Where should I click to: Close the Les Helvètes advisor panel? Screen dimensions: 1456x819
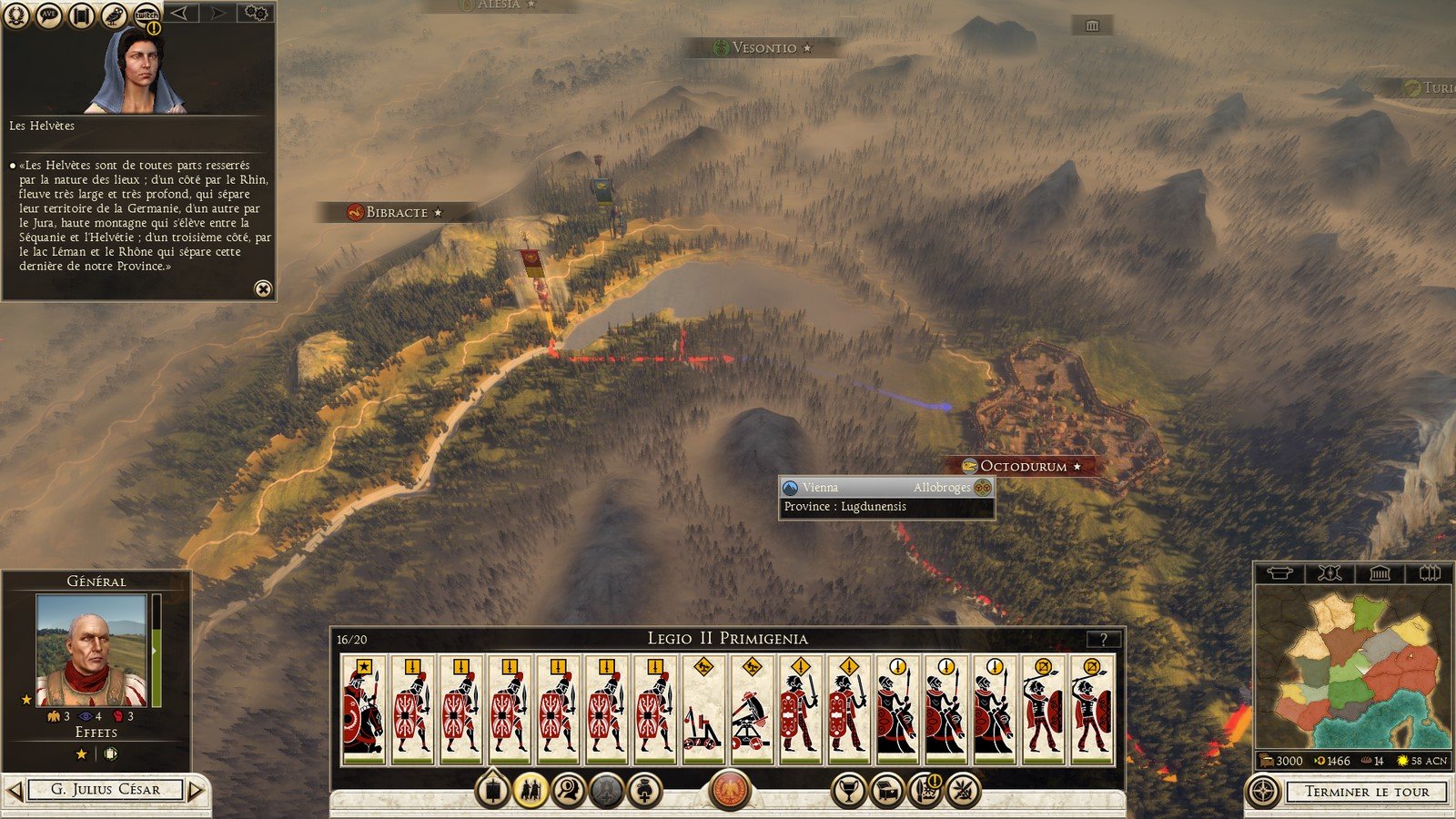pos(262,288)
